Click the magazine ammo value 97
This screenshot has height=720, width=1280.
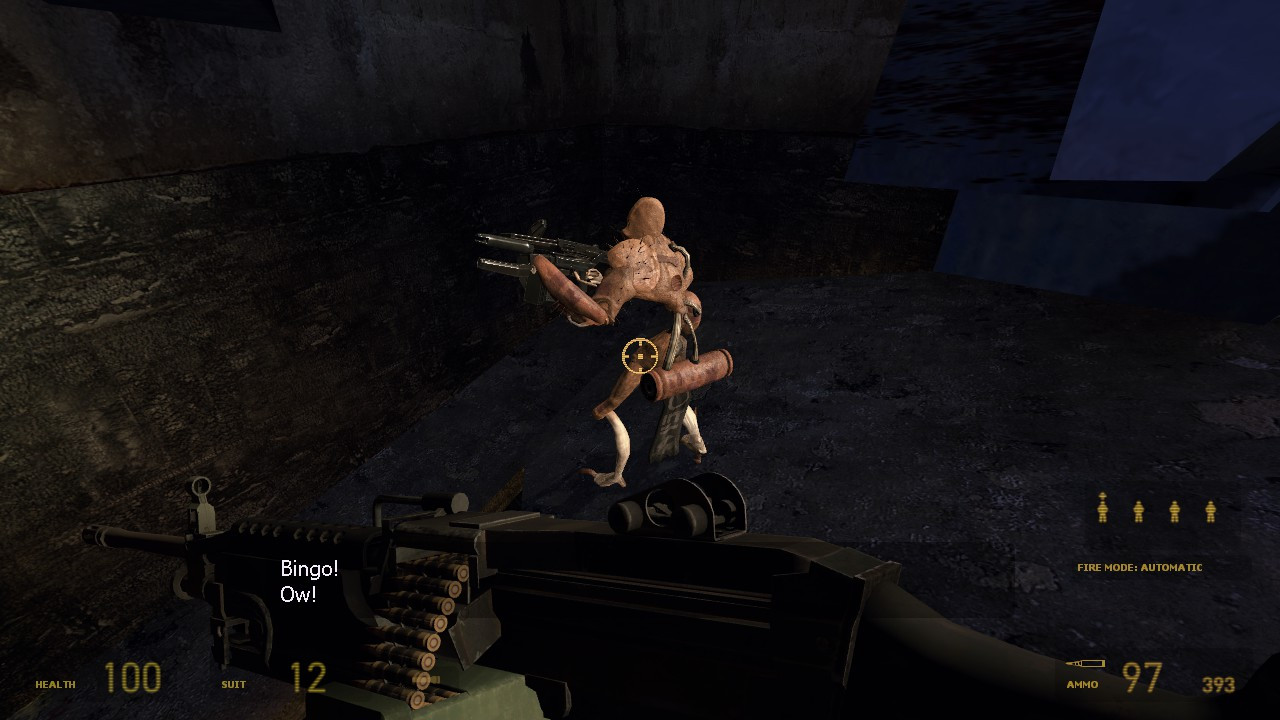pos(1143,677)
